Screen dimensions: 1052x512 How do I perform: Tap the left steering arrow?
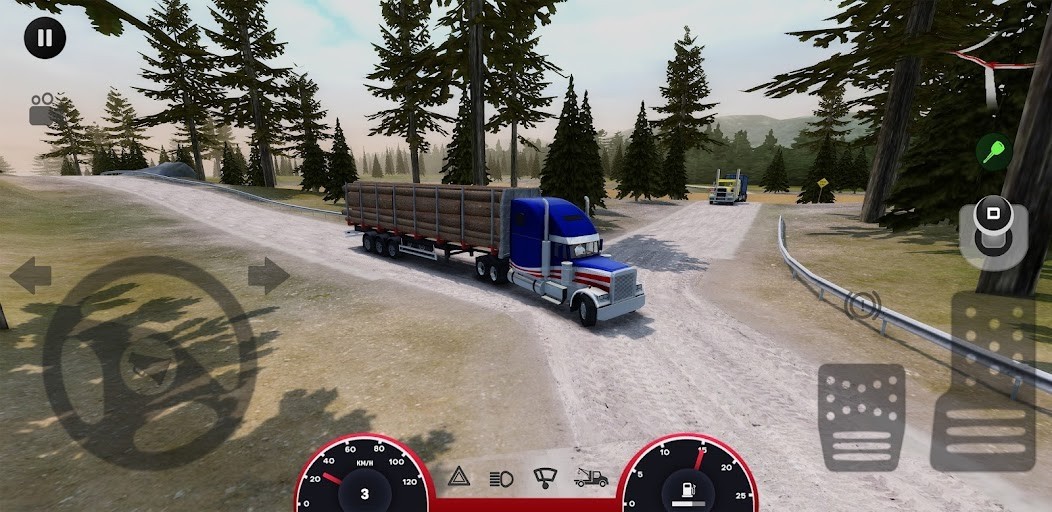coord(30,275)
